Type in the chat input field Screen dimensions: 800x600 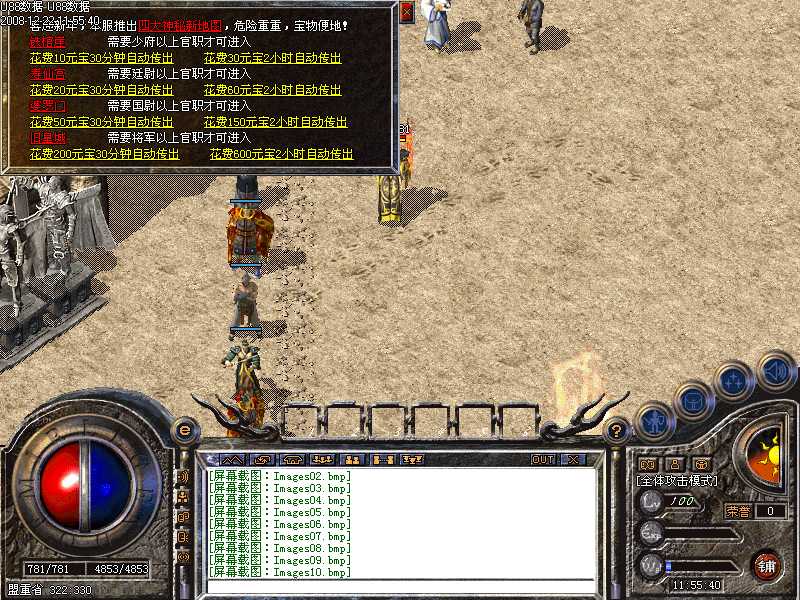[x=400, y=585]
